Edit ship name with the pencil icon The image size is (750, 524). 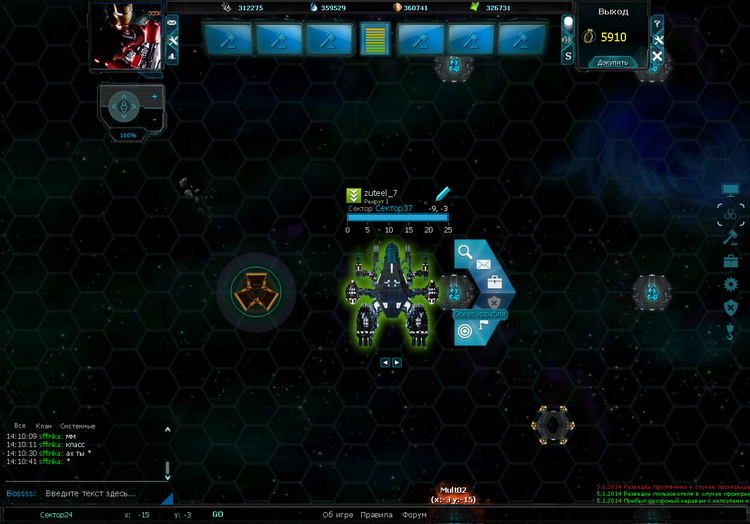click(x=443, y=193)
